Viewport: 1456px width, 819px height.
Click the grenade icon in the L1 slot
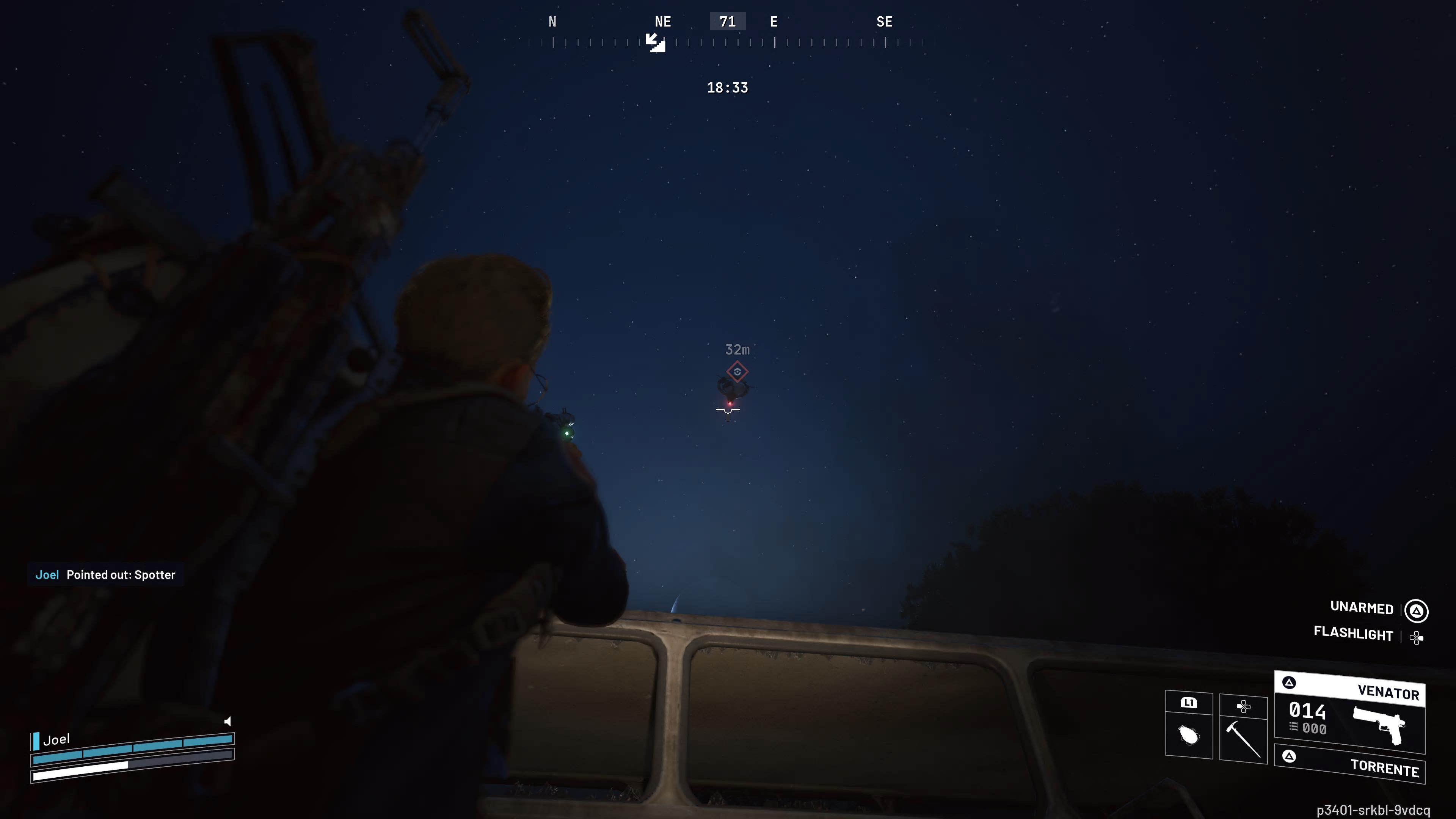click(x=1189, y=735)
